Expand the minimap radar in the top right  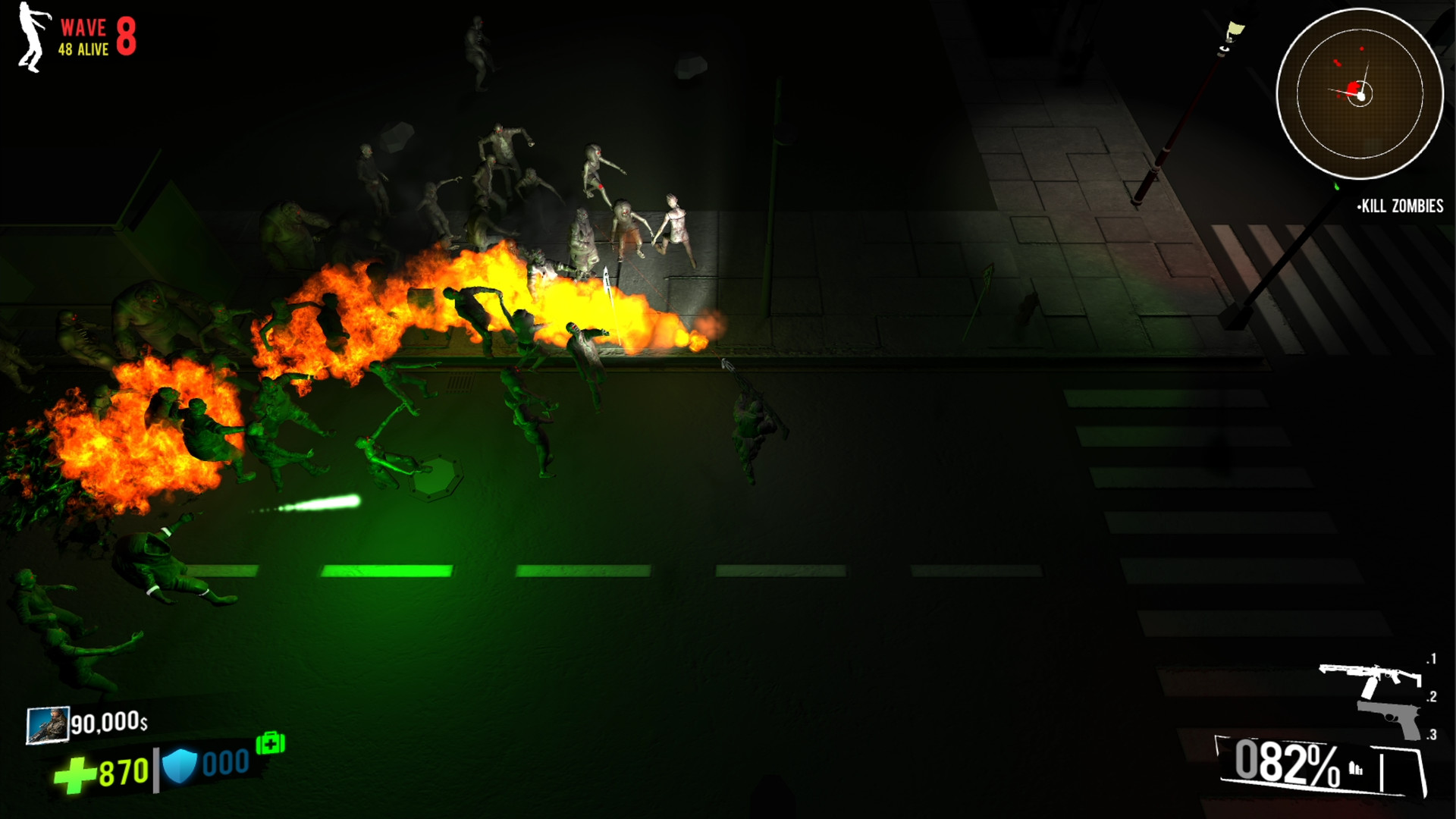1362,93
